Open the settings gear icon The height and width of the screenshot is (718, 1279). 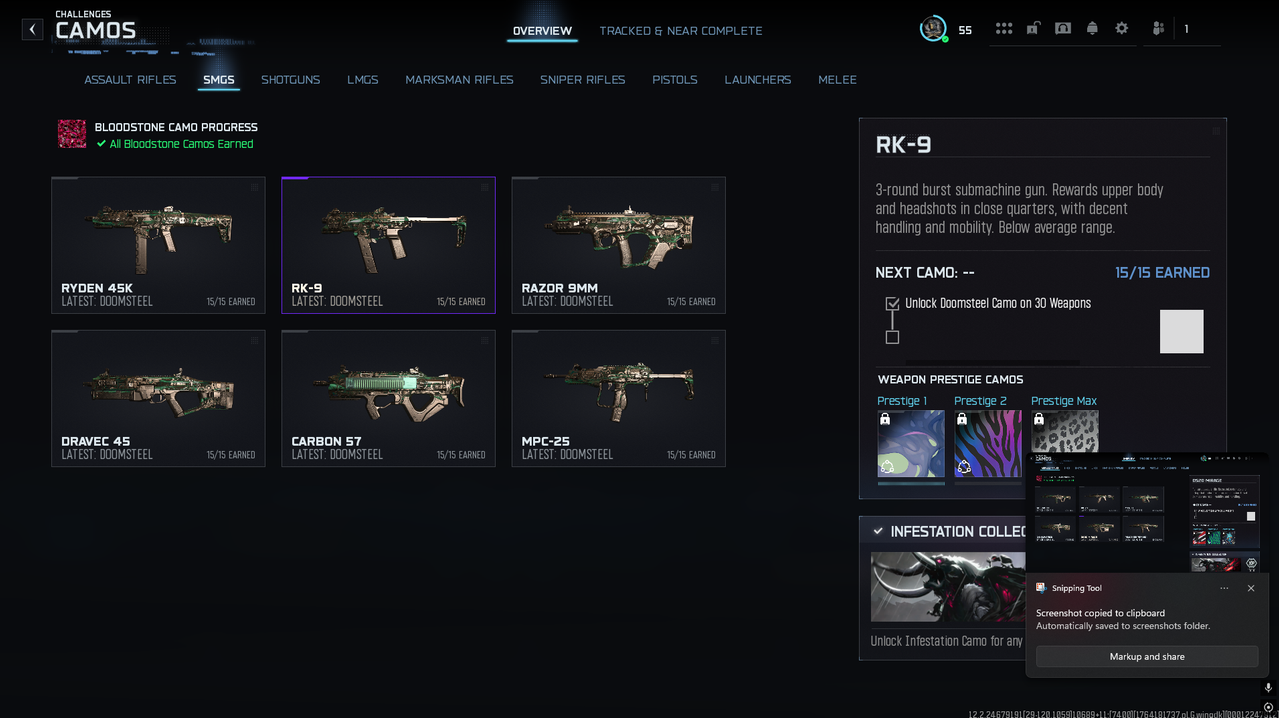click(1121, 29)
